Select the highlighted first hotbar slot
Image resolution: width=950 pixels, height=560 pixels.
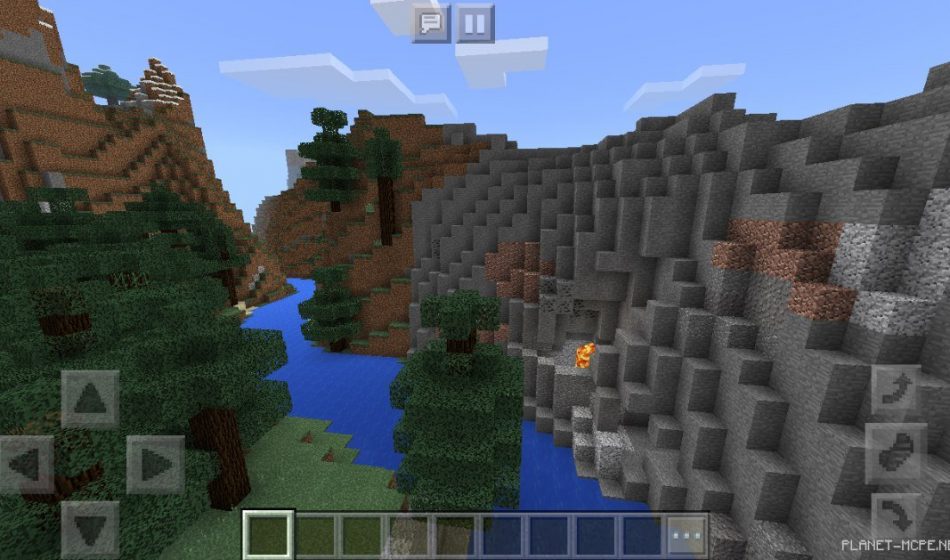coord(269,536)
